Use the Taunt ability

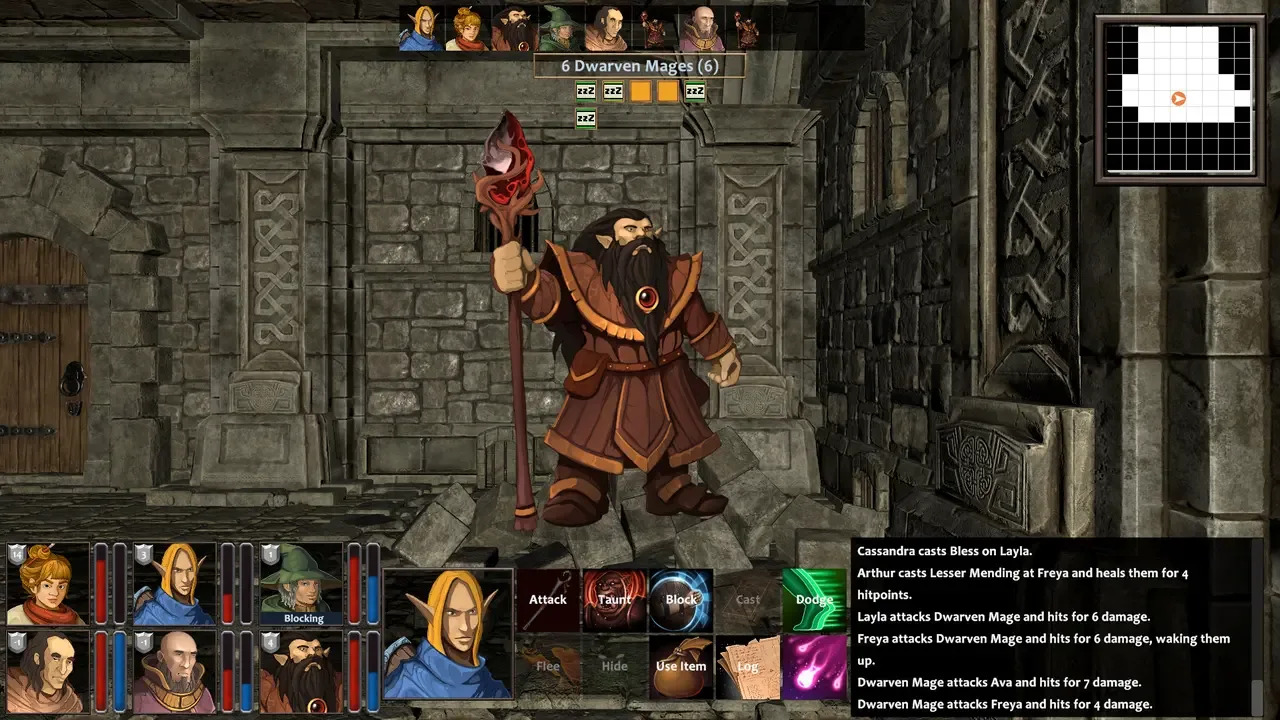point(614,600)
